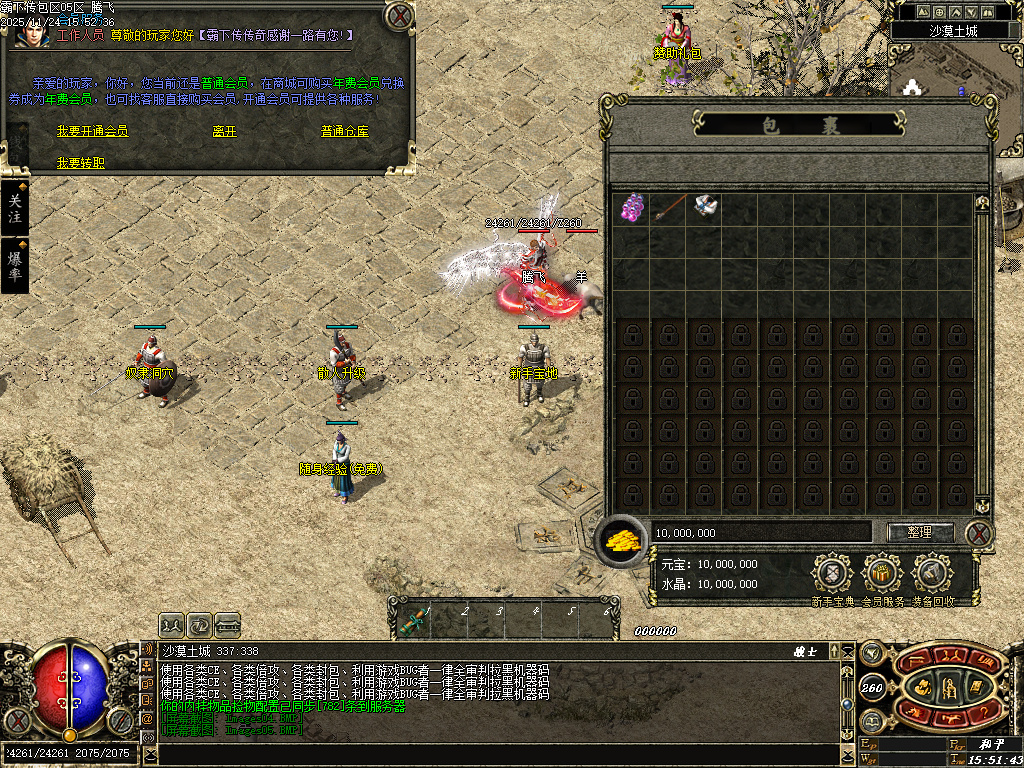Click the gold ingot pile icon
The image size is (1024, 768).
click(x=622, y=541)
